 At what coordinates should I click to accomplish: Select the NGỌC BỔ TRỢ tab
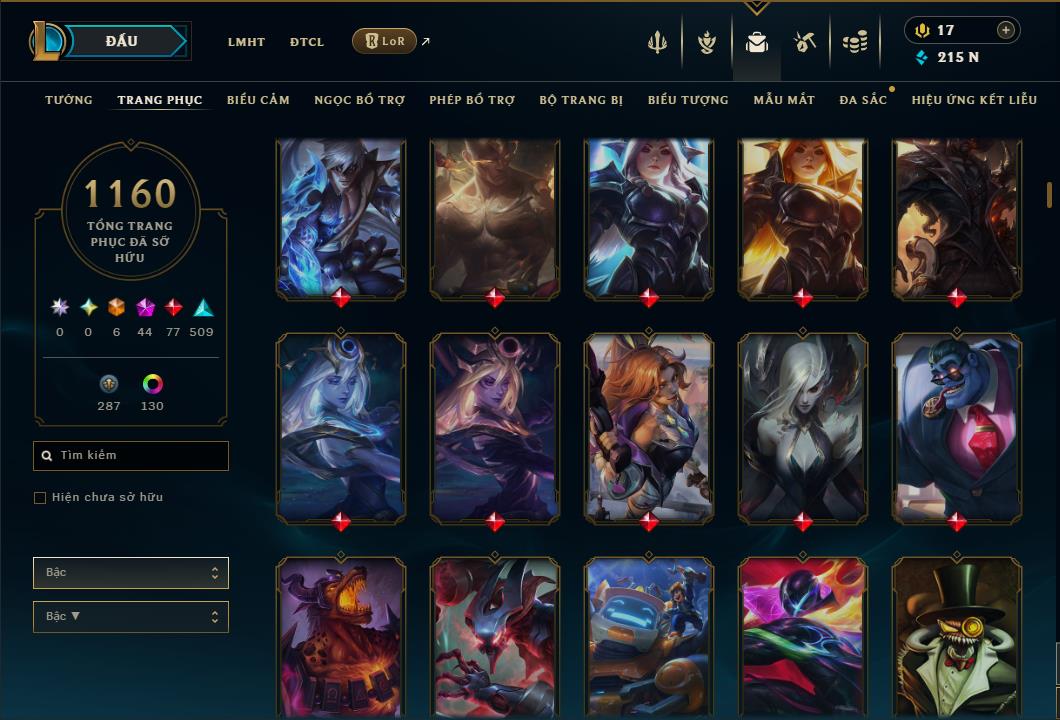point(359,100)
